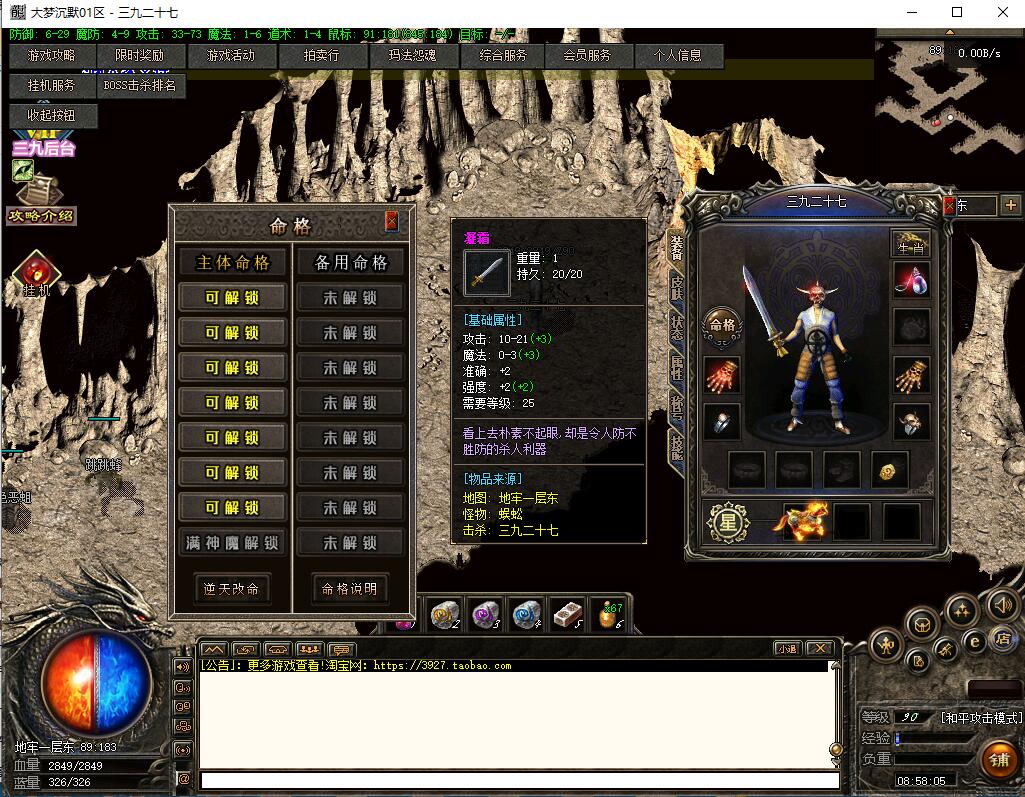Open BOSS击杀排名 ranking

[140, 86]
